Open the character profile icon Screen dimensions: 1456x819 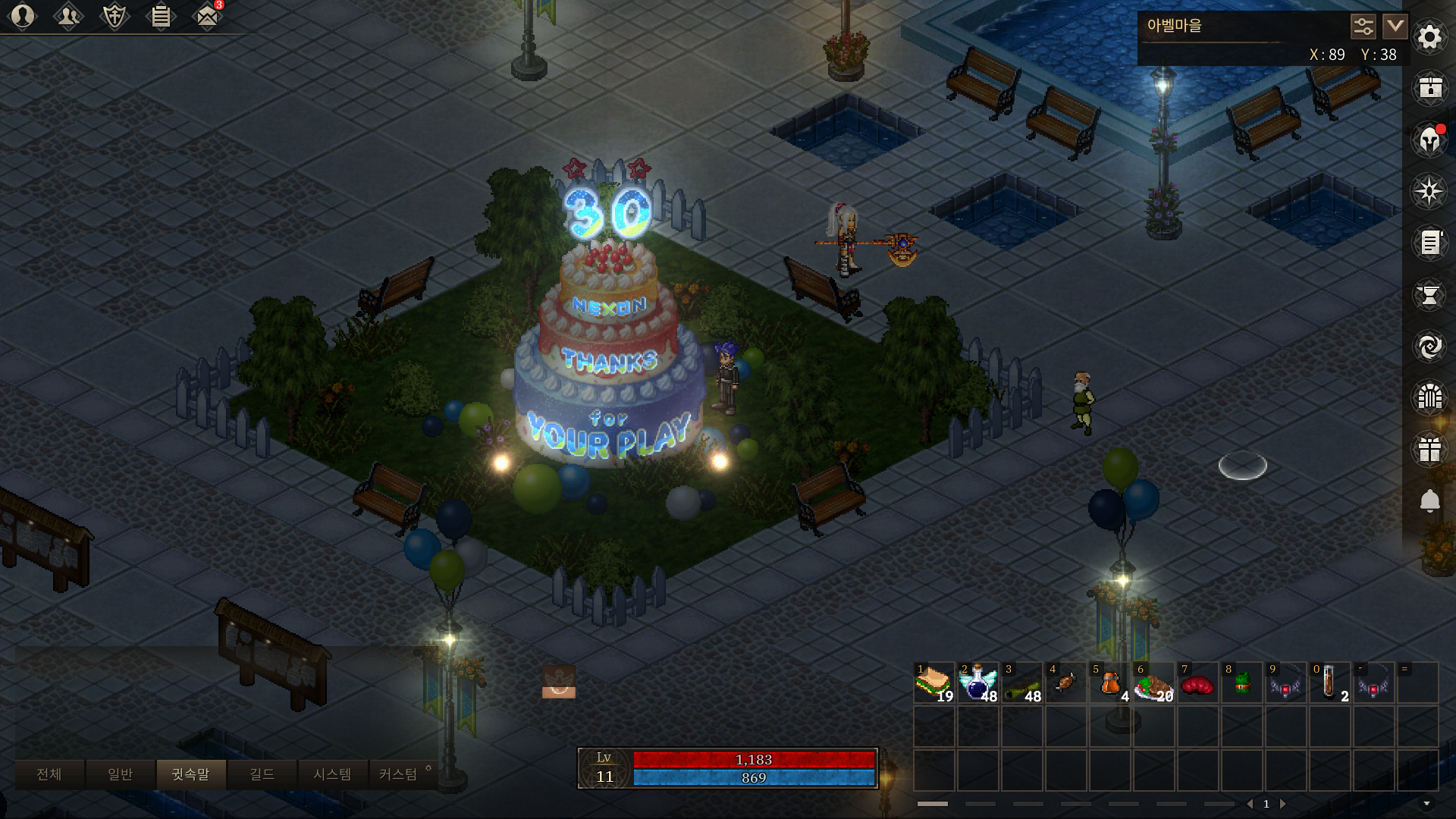tap(23, 16)
